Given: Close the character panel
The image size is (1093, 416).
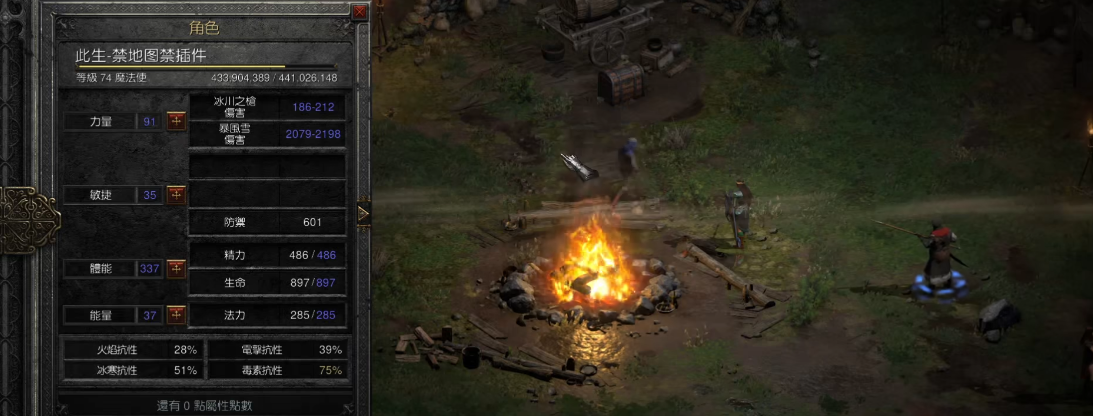Looking at the screenshot, I should [x=360, y=13].
